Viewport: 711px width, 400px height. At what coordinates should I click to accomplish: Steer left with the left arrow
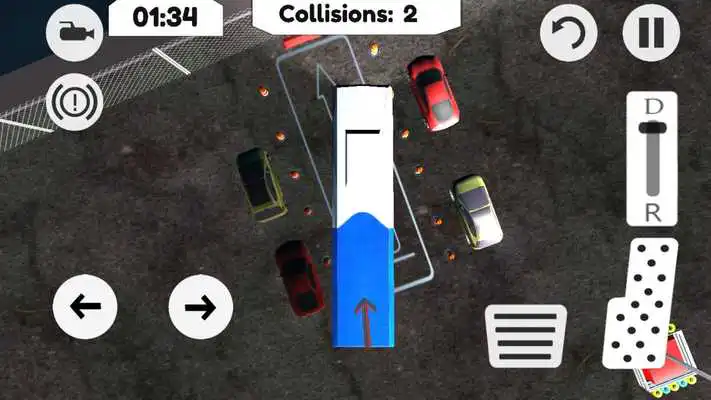(83, 306)
